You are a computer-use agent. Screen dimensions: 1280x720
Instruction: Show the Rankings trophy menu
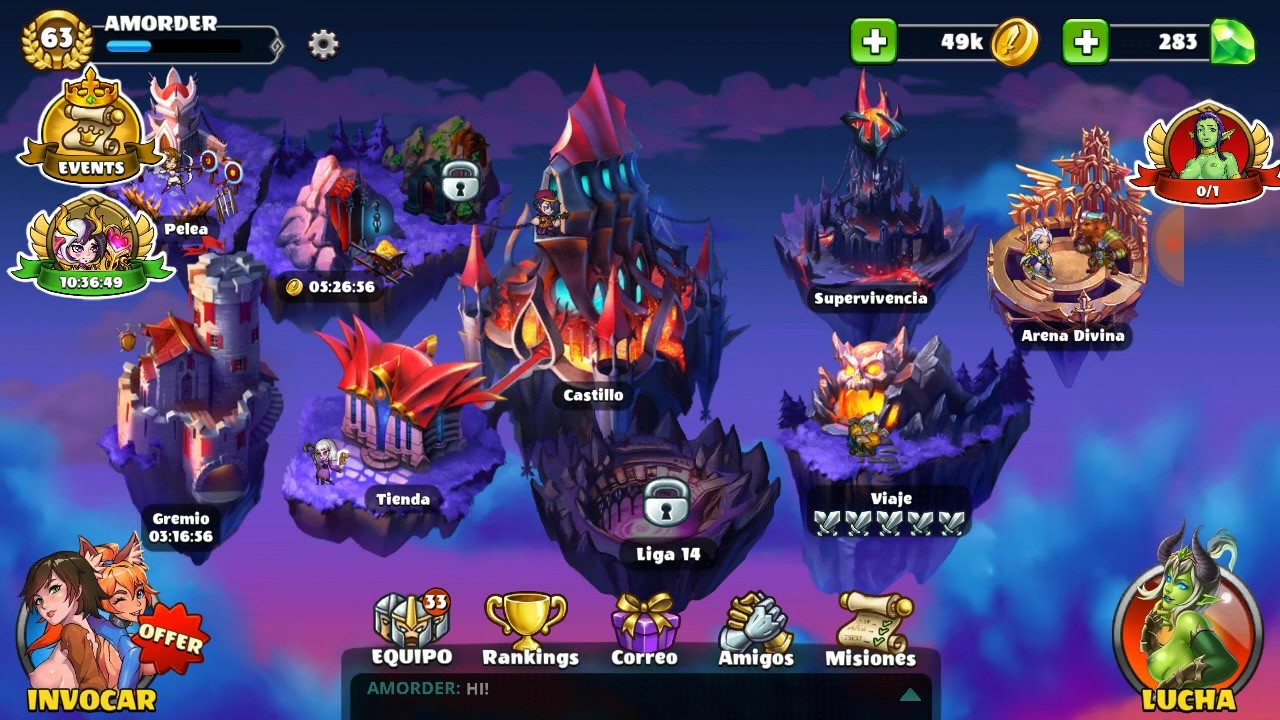coord(529,630)
